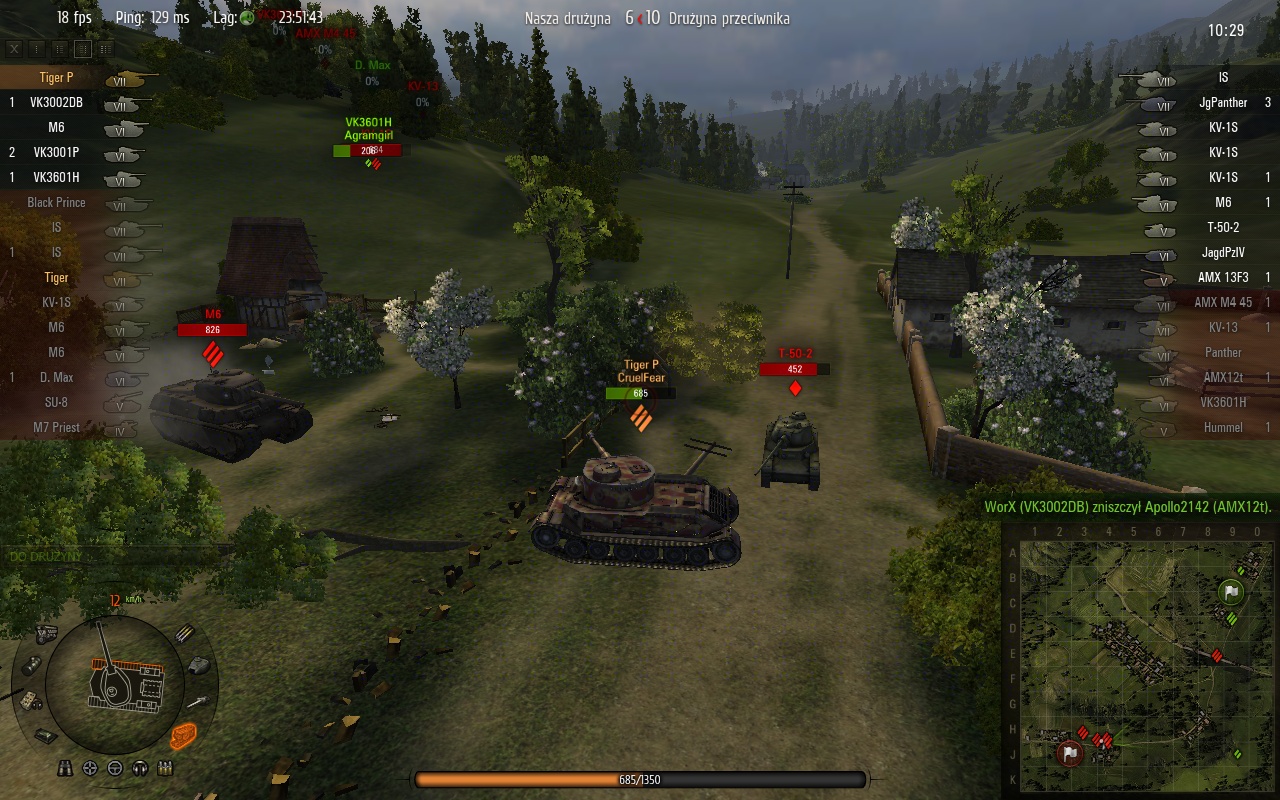The width and height of the screenshot is (1280, 800).
Task: Click the green allied base flag on minimap
Action: tap(1232, 592)
